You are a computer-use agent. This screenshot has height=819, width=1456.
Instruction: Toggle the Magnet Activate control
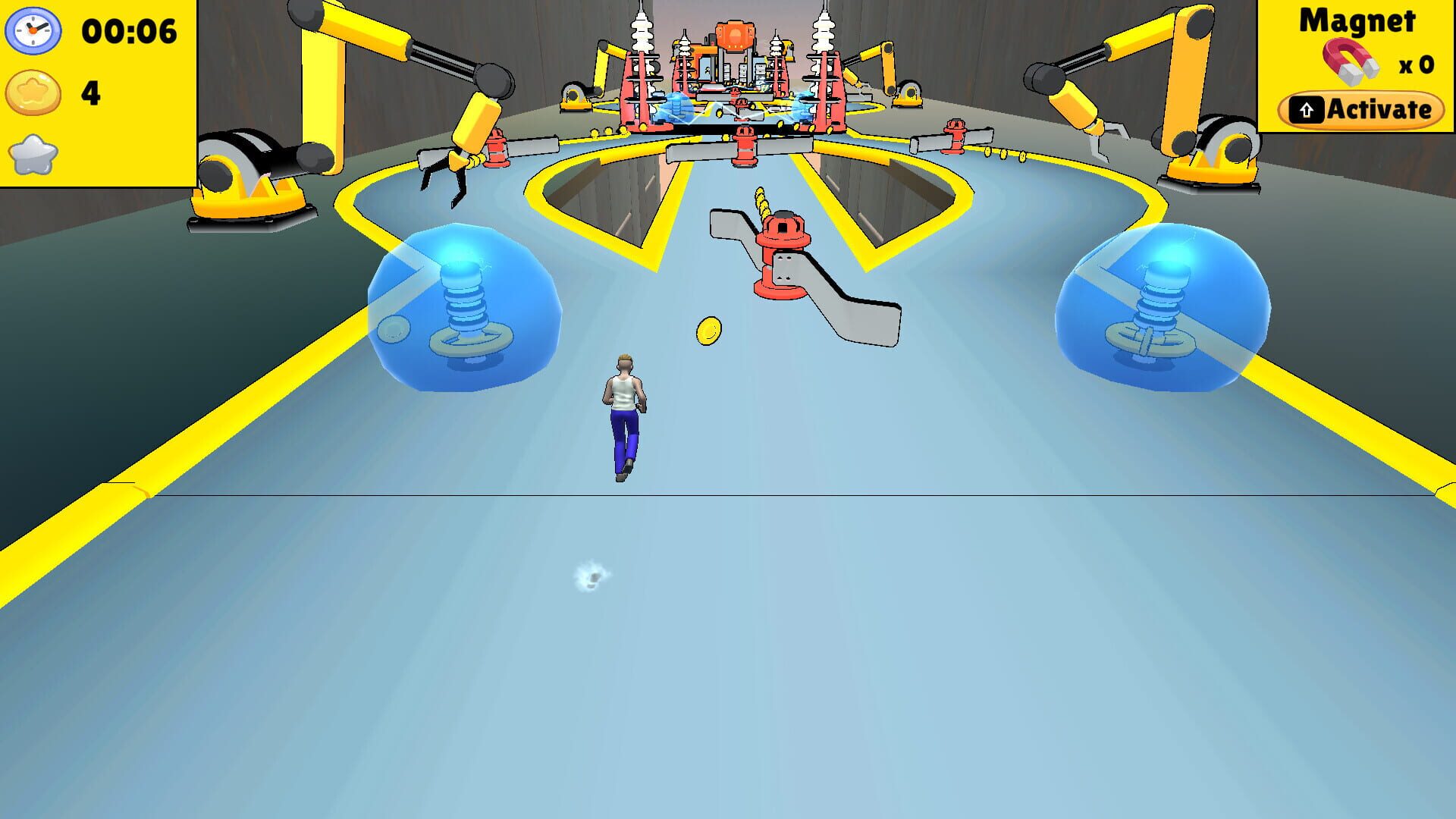click(x=1361, y=108)
